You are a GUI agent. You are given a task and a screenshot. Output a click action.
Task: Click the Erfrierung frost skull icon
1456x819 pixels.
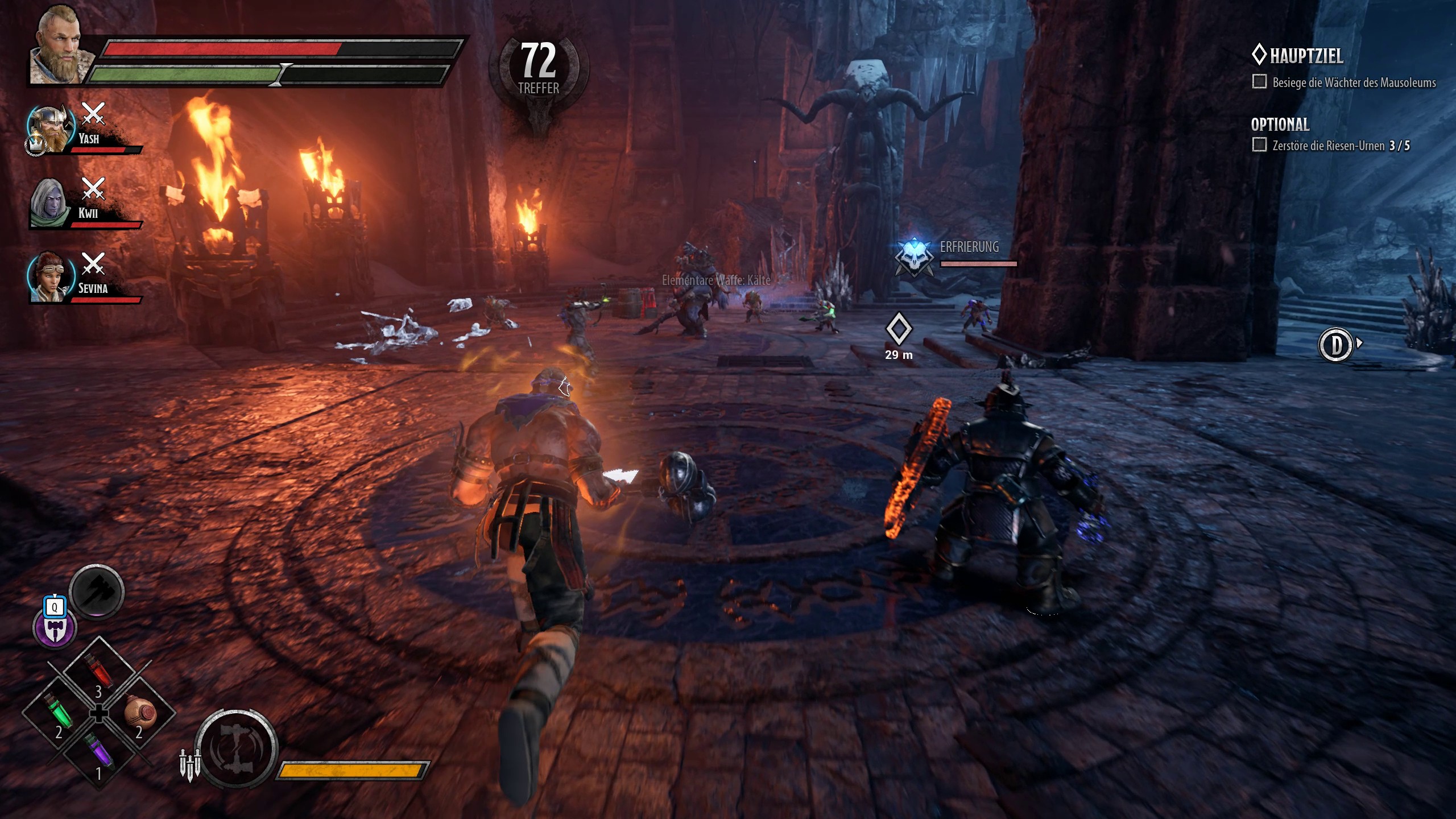click(x=913, y=258)
